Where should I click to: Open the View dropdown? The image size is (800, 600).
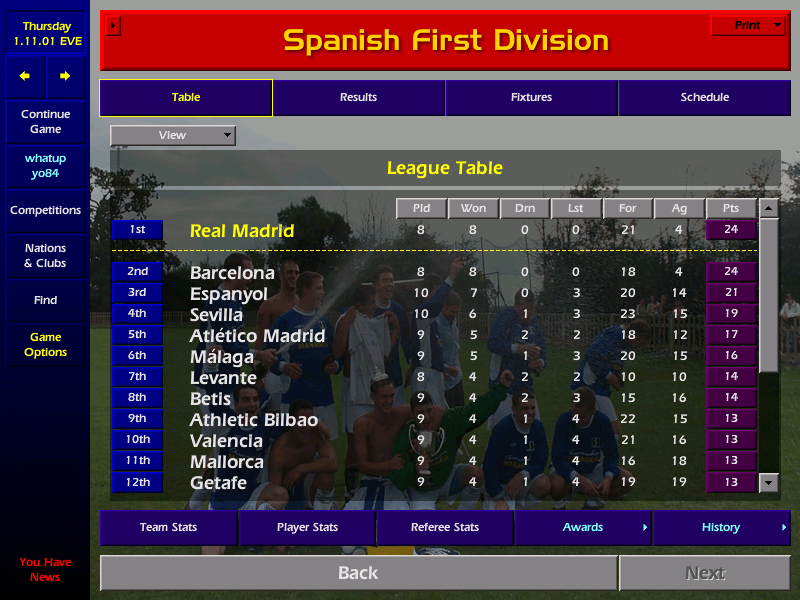(x=173, y=135)
